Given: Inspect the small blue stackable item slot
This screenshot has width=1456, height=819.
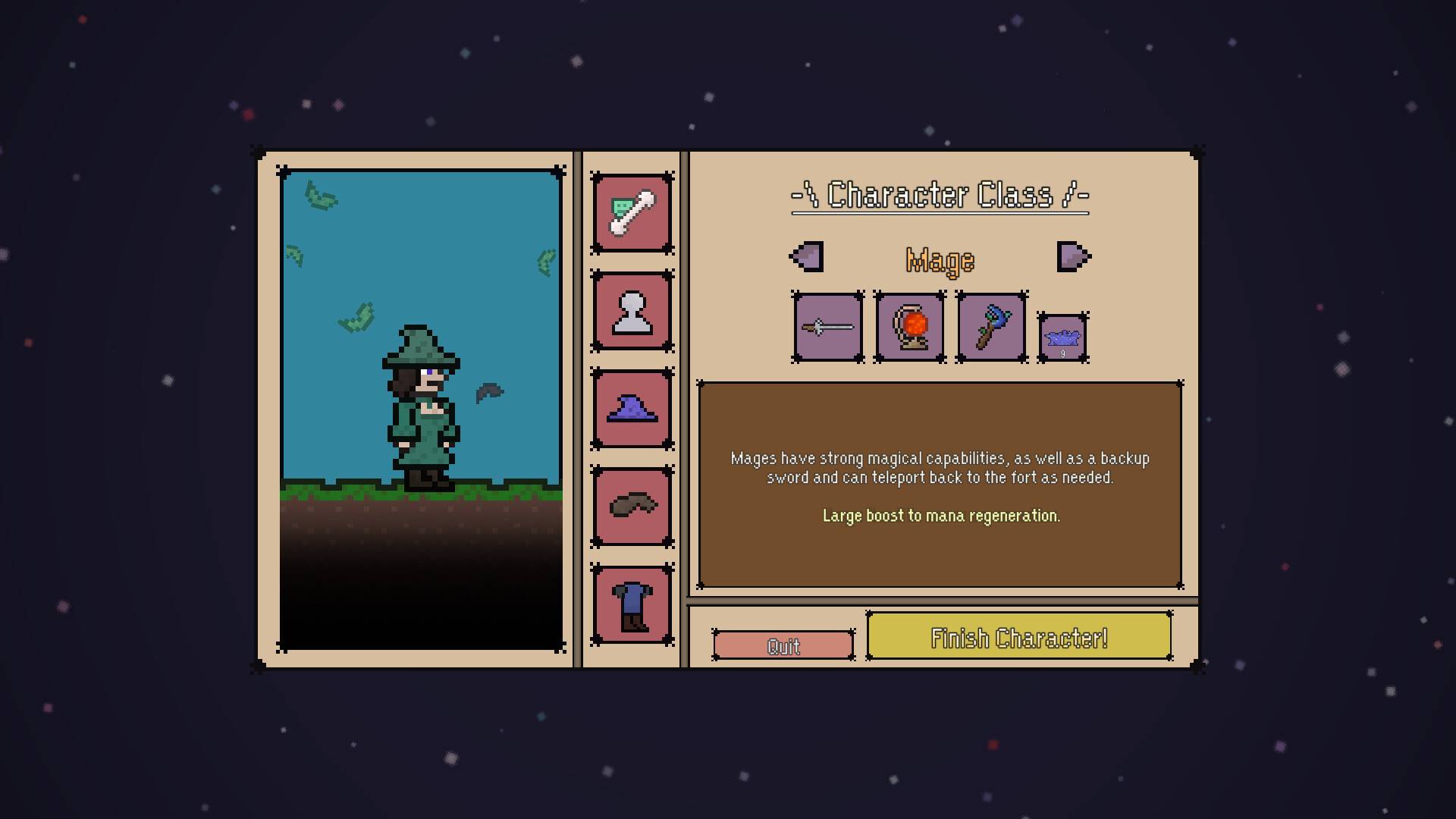Looking at the screenshot, I should click(1062, 337).
